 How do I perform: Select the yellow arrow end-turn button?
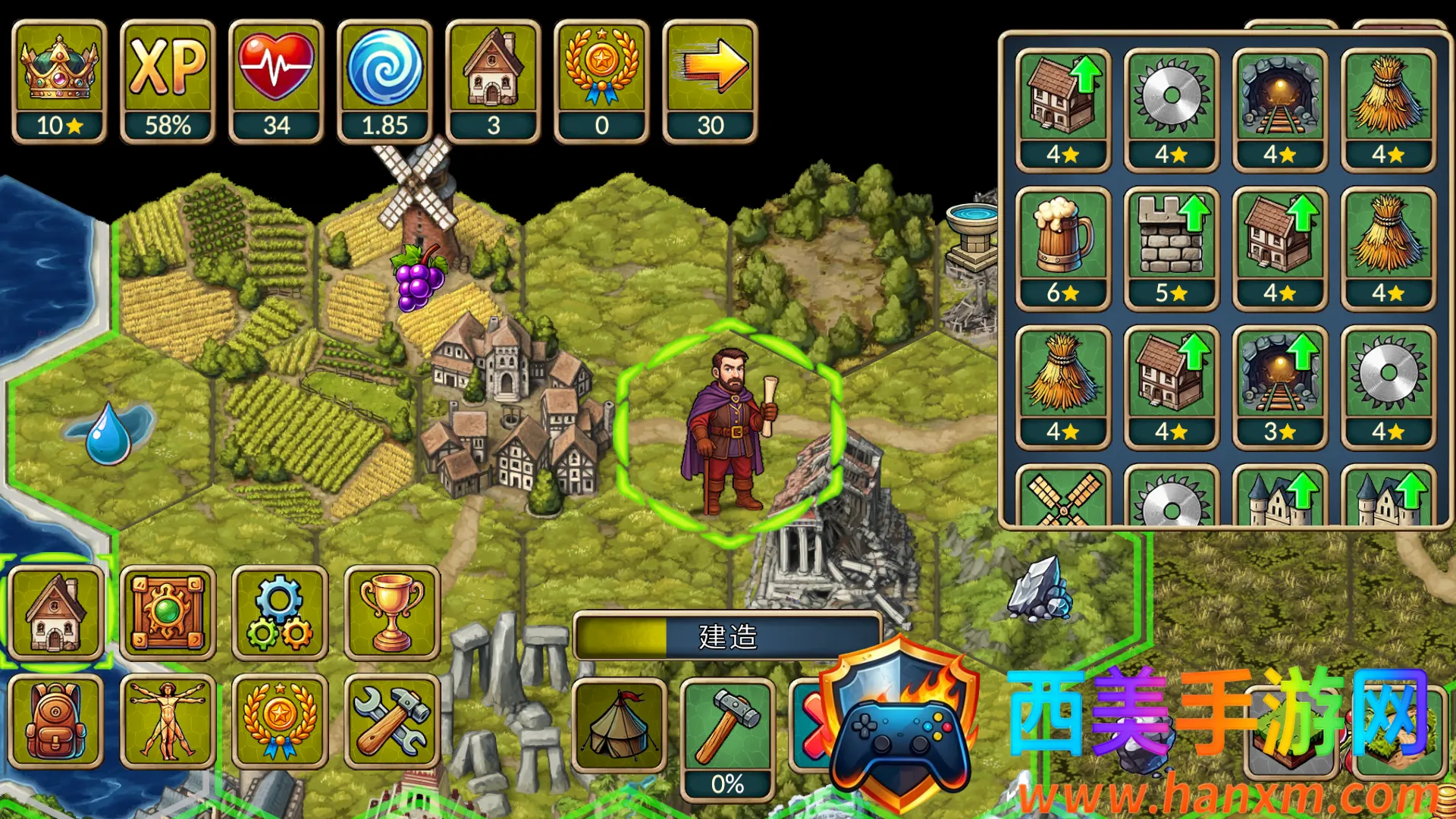coord(710,81)
